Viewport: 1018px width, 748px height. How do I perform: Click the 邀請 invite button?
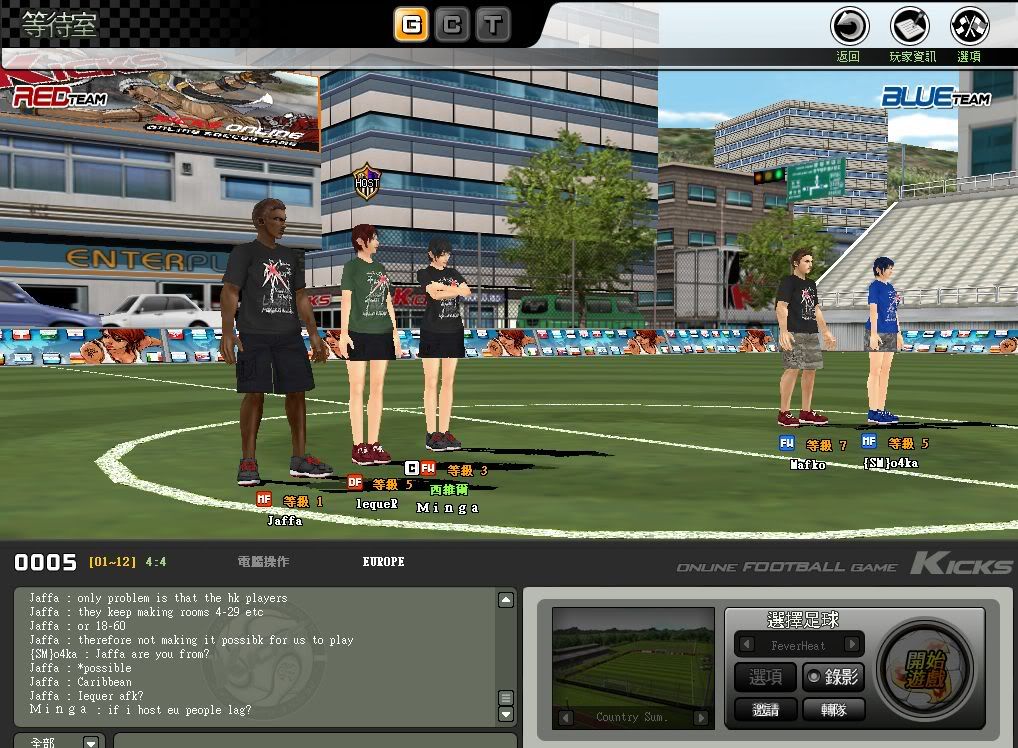(x=765, y=709)
